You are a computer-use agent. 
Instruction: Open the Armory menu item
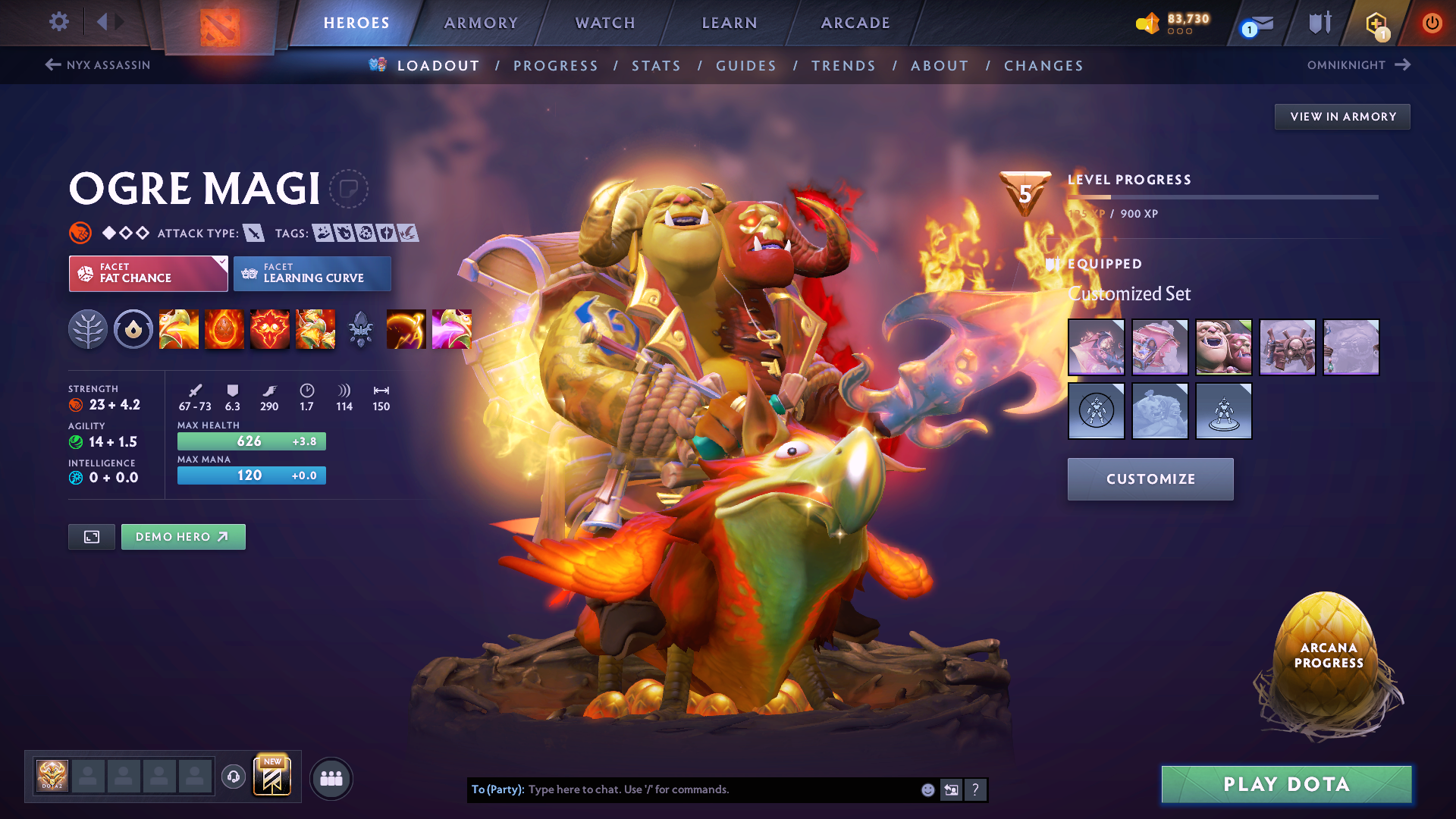[x=481, y=23]
